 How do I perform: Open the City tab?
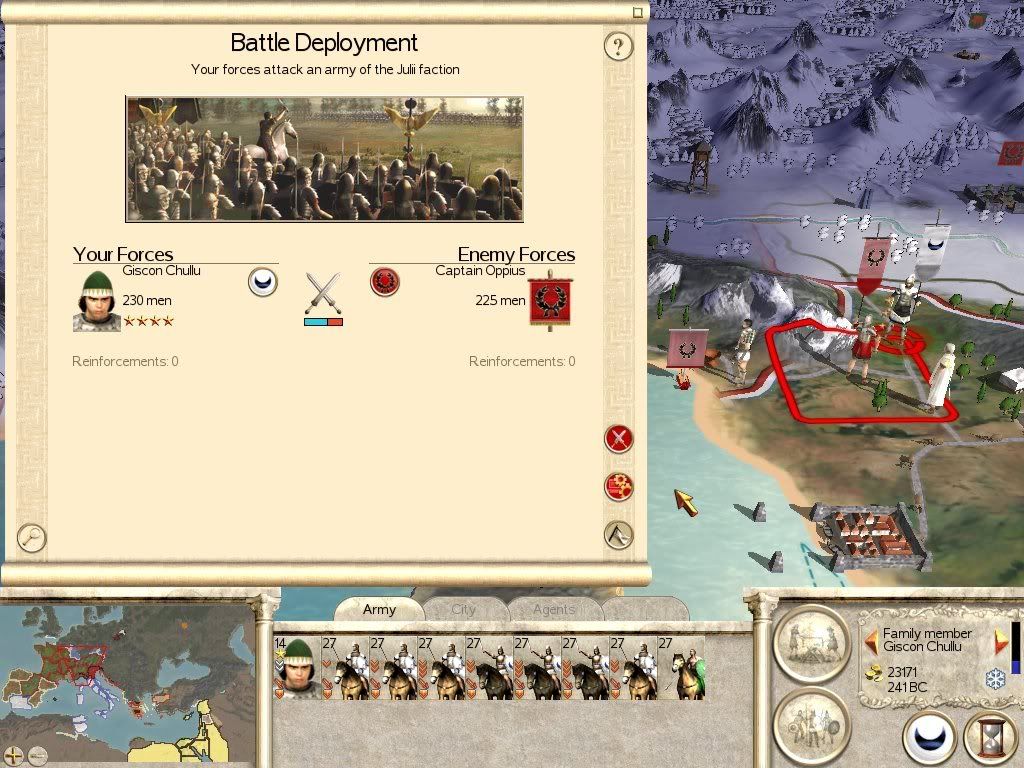pos(464,609)
